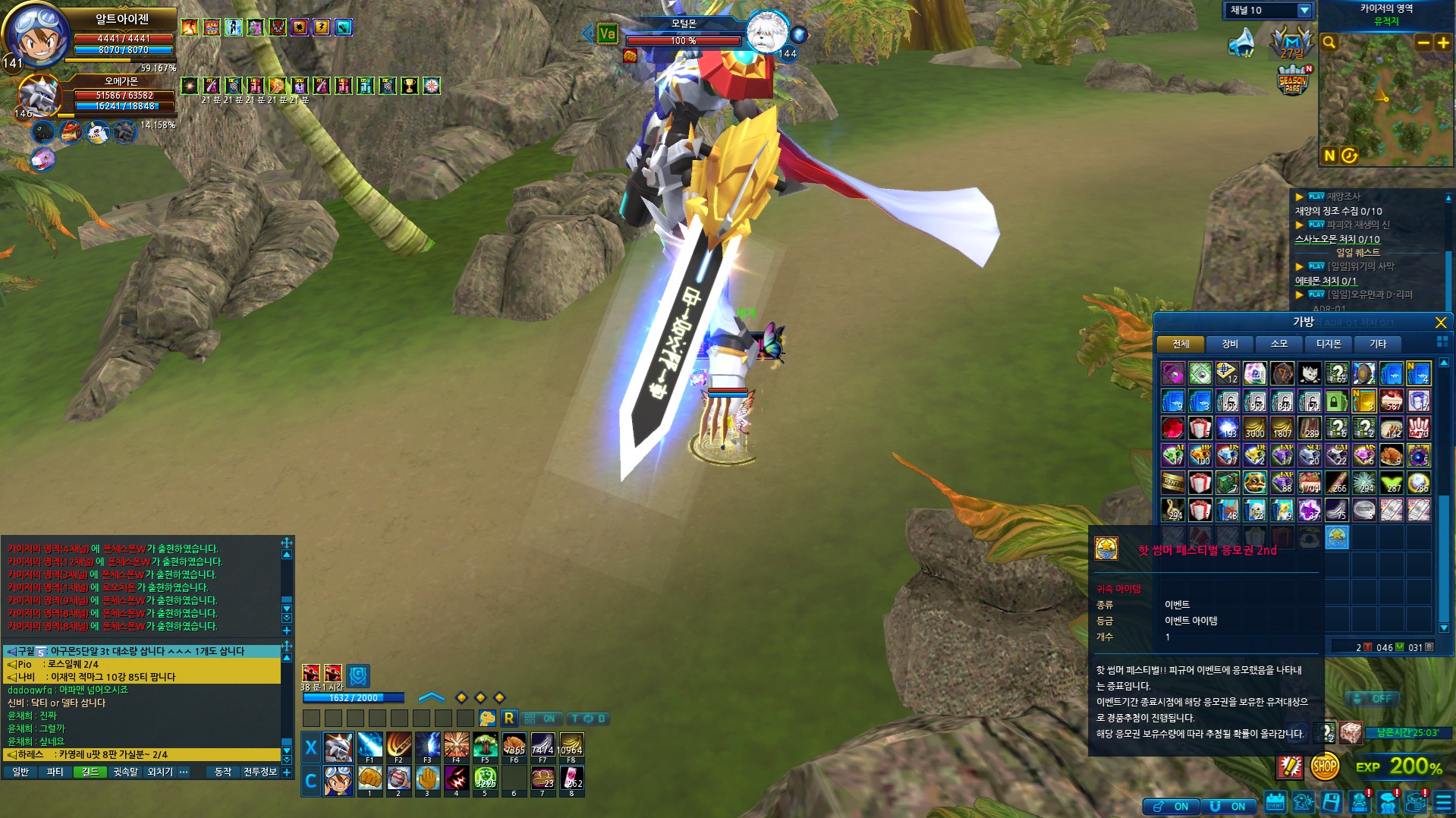Switch to the 장비 inventory tab
The width and height of the screenshot is (1456, 818).
(1230, 345)
